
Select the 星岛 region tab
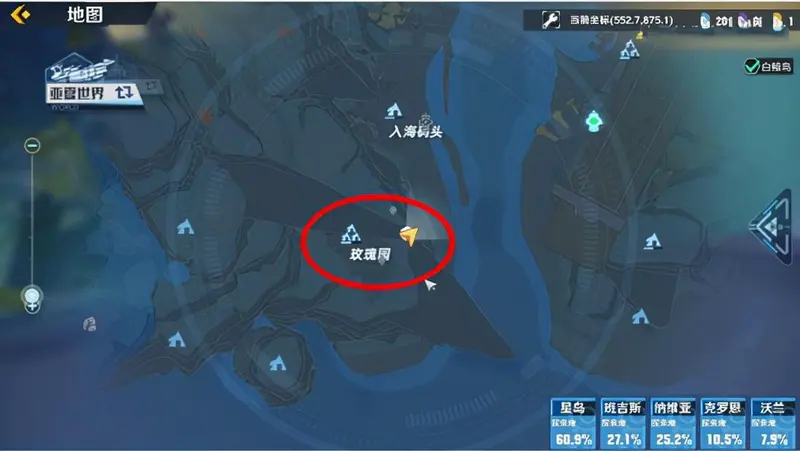pyautogui.click(x=572, y=423)
